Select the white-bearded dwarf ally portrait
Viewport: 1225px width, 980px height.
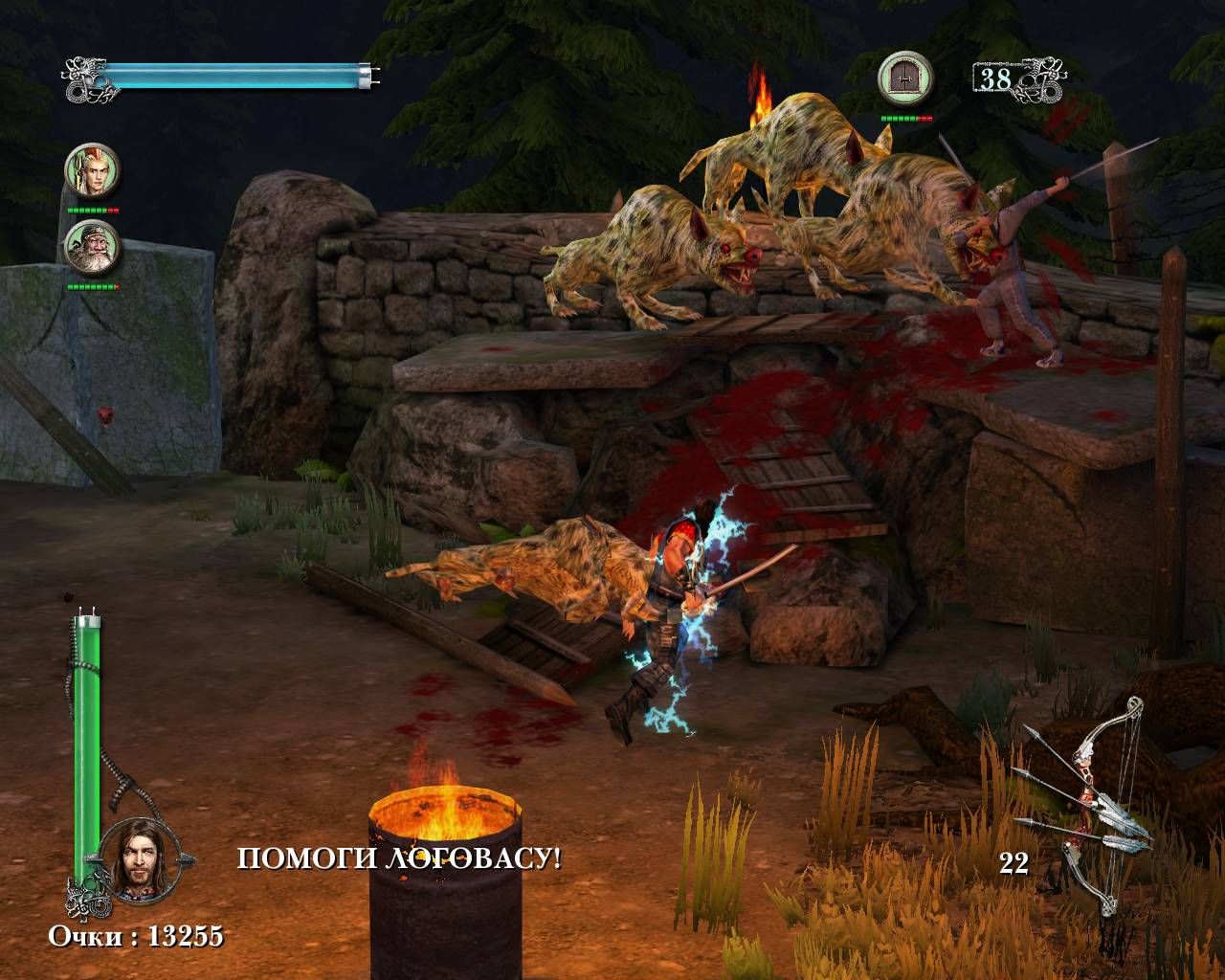(92, 247)
